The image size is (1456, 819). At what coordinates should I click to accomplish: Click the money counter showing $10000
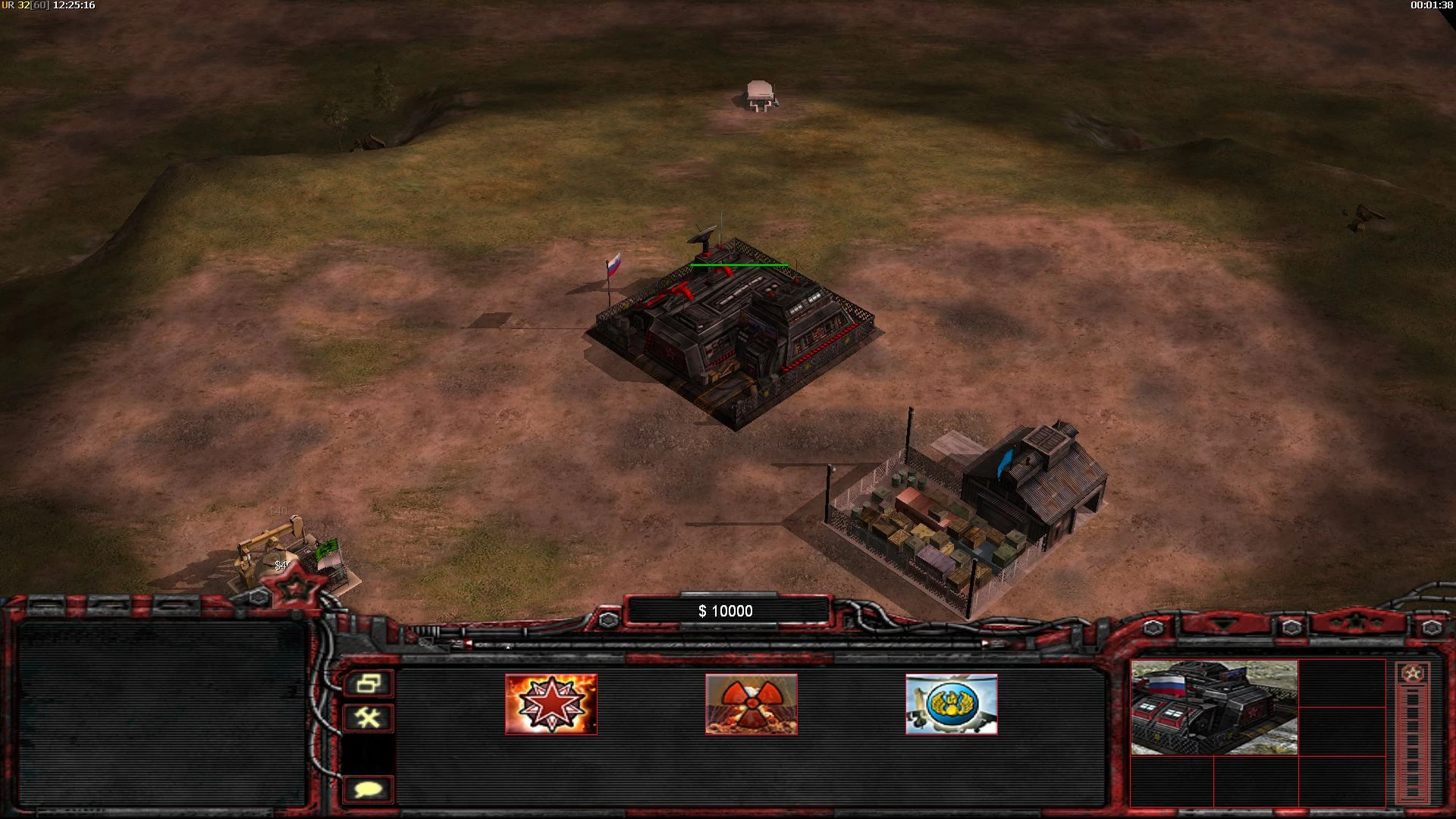[726, 610]
